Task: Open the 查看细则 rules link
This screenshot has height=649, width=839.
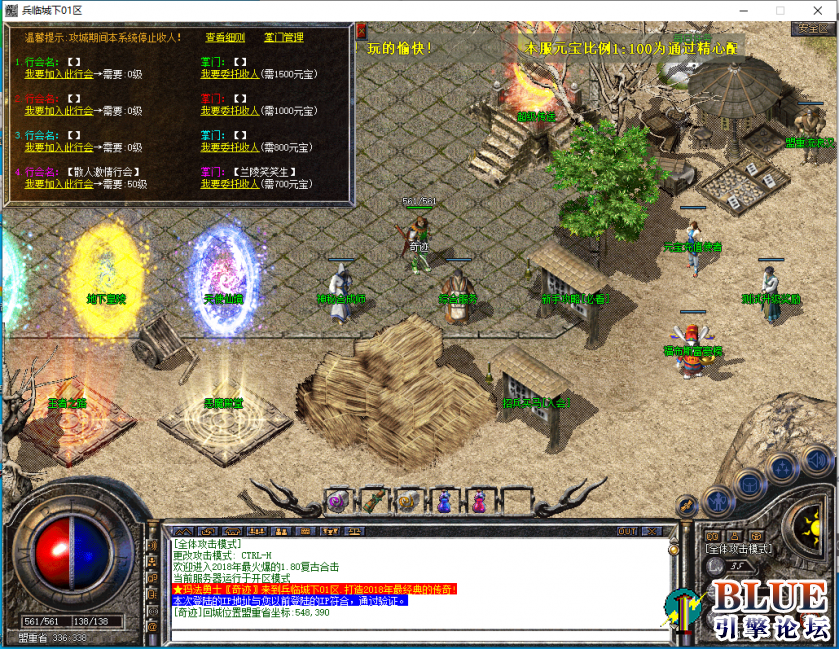Action: coord(225,38)
